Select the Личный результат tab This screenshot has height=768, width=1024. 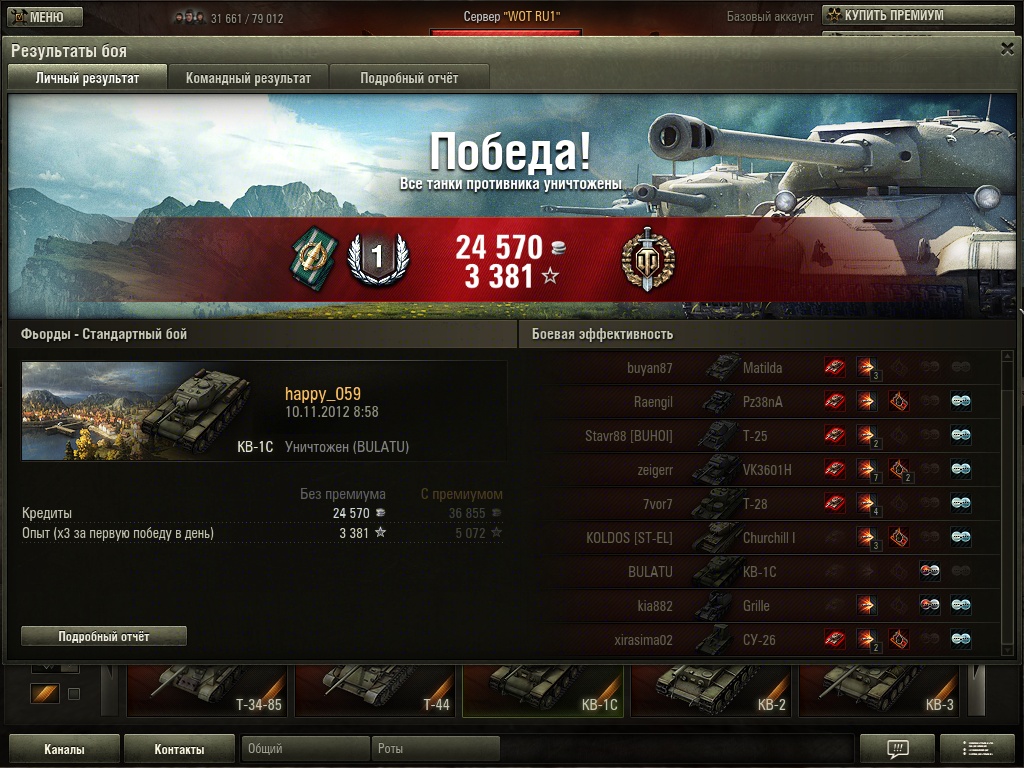87,78
